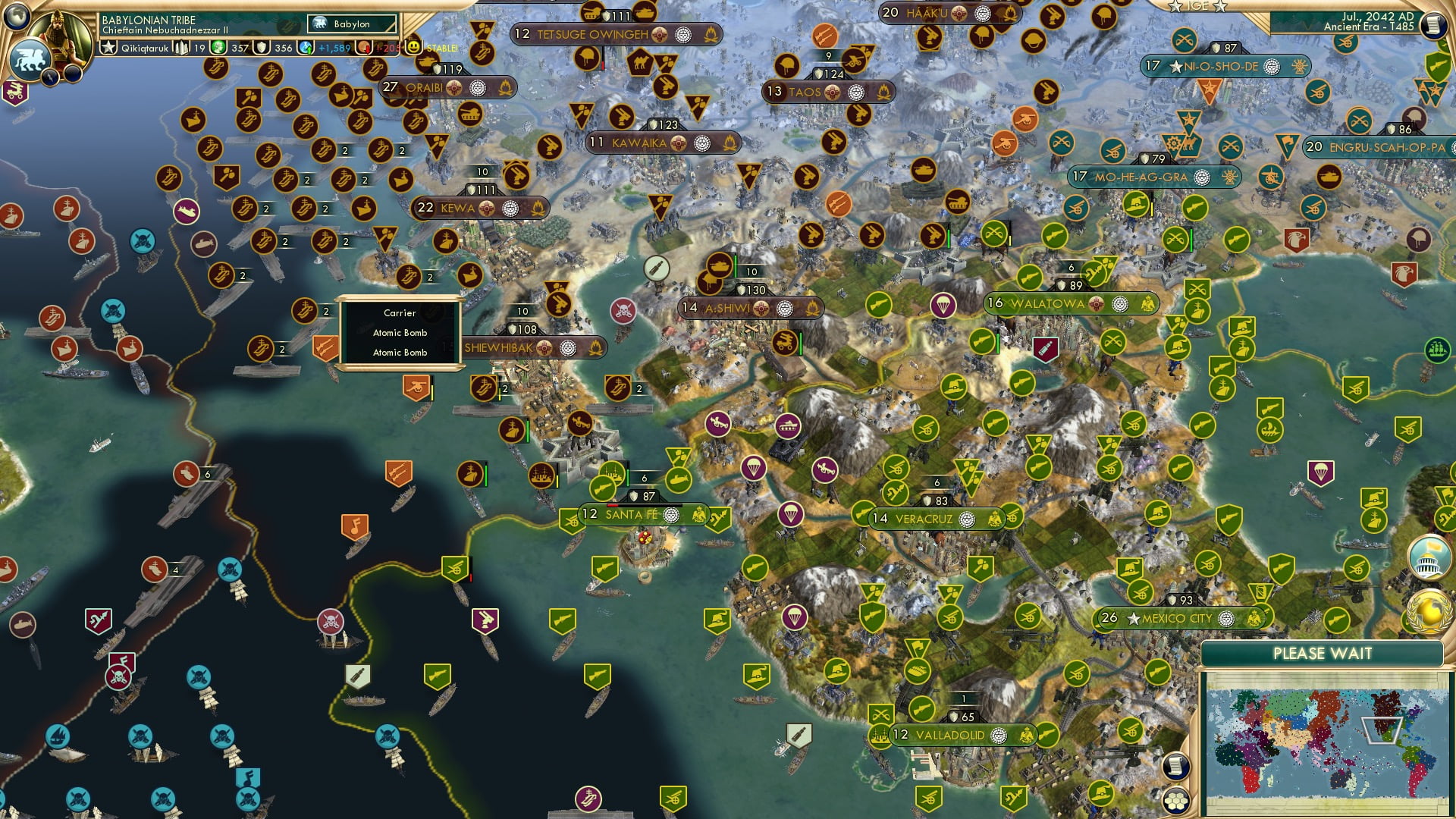Open the notification log scroll icon

[x=1434, y=24]
